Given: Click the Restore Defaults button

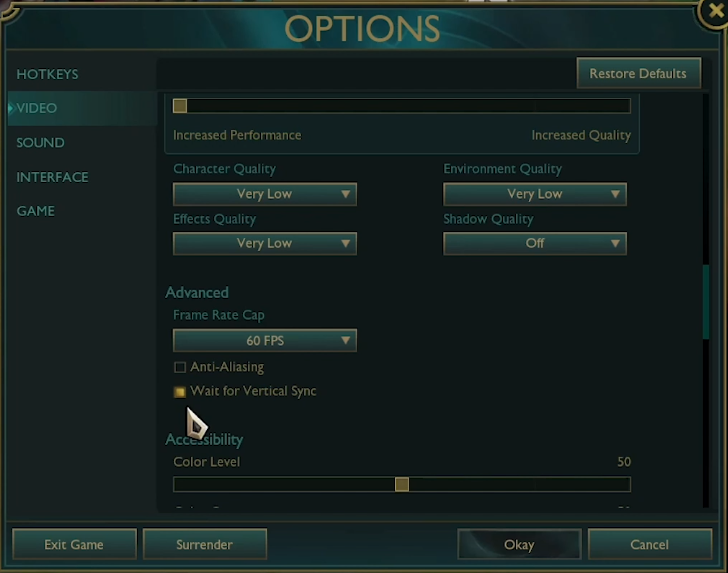Looking at the screenshot, I should point(637,73).
